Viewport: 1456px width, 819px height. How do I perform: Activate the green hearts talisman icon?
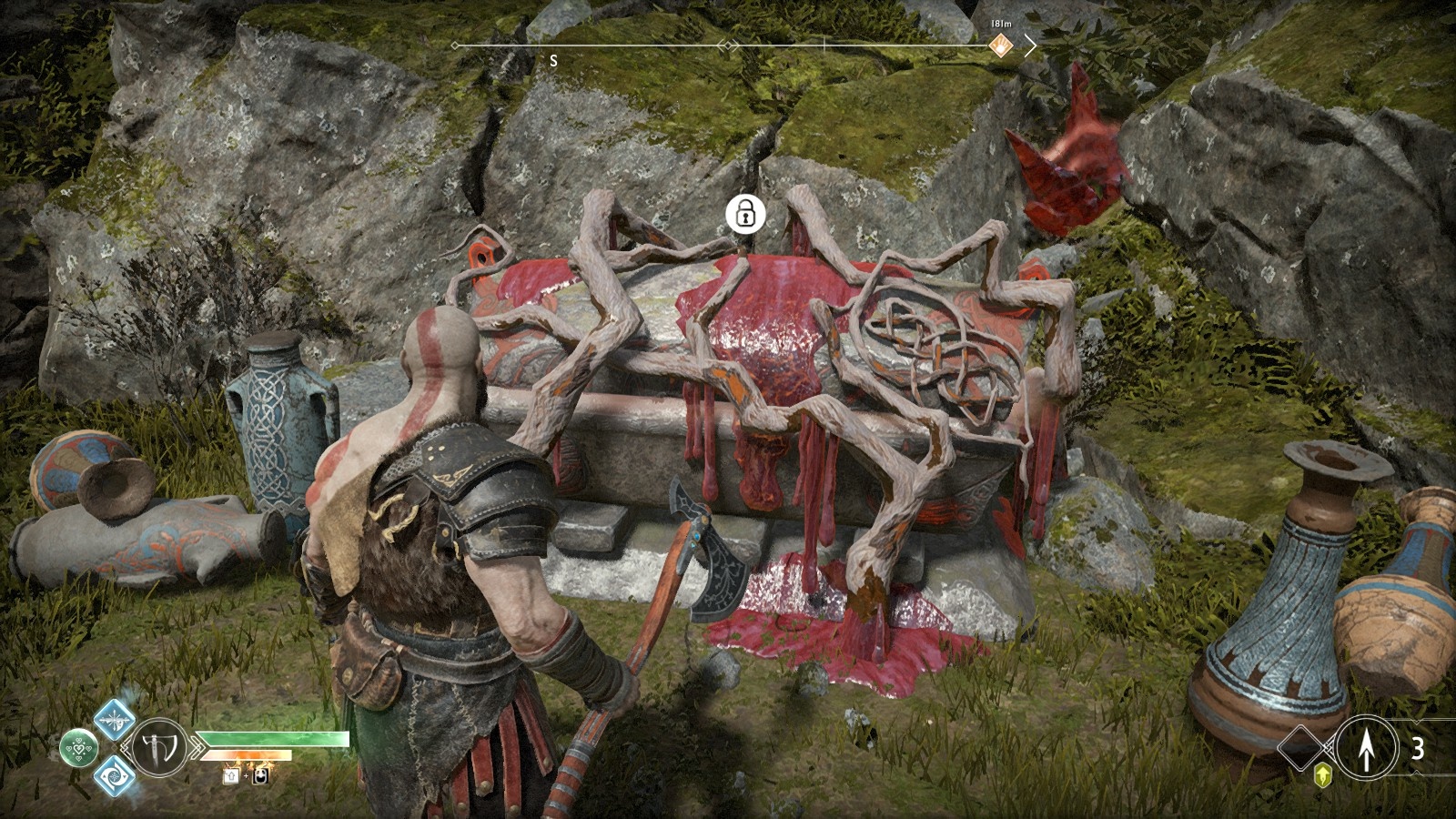tap(79, 748)
